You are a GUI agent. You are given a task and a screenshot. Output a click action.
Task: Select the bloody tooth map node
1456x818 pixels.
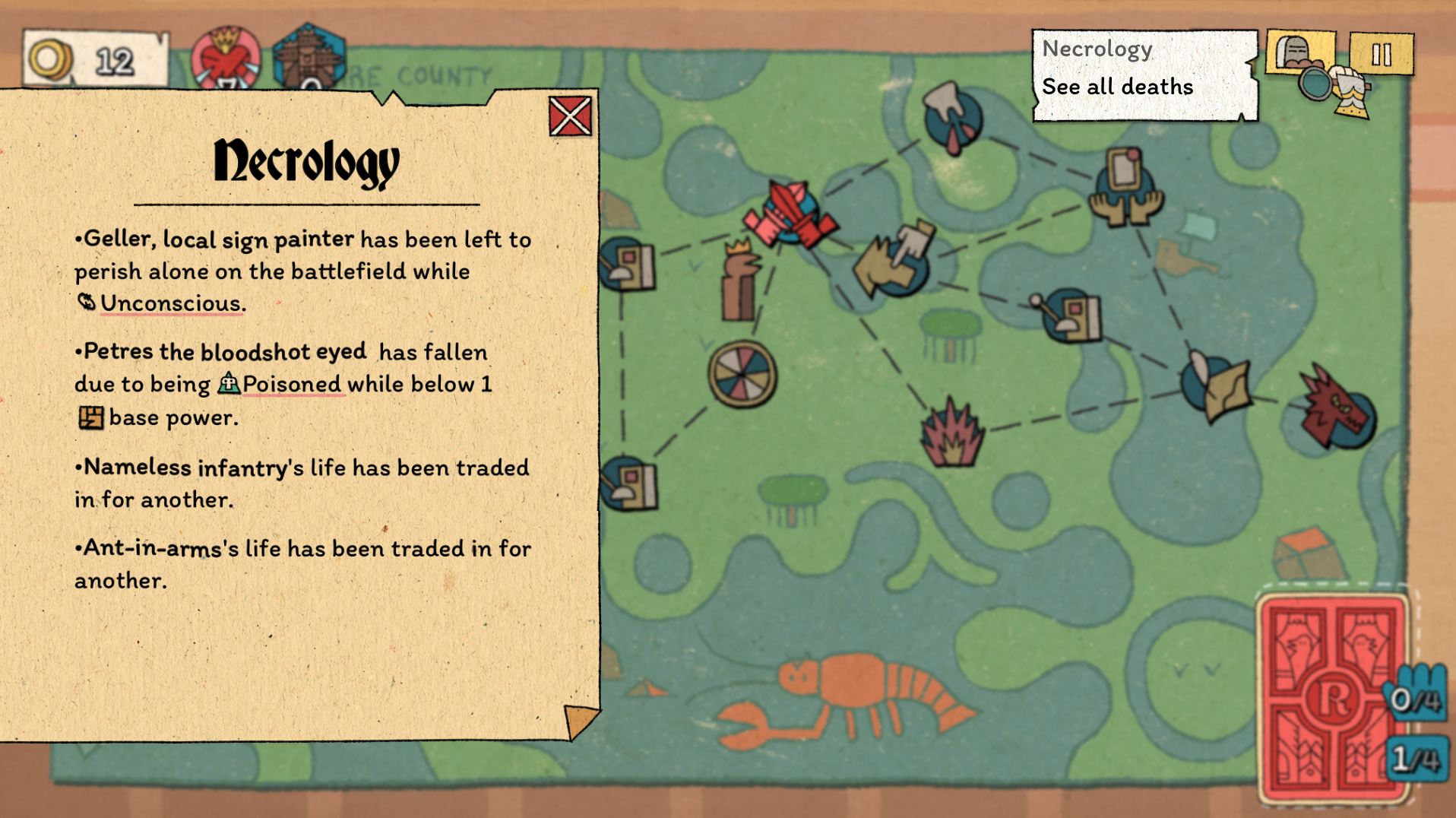coord(952,118)
